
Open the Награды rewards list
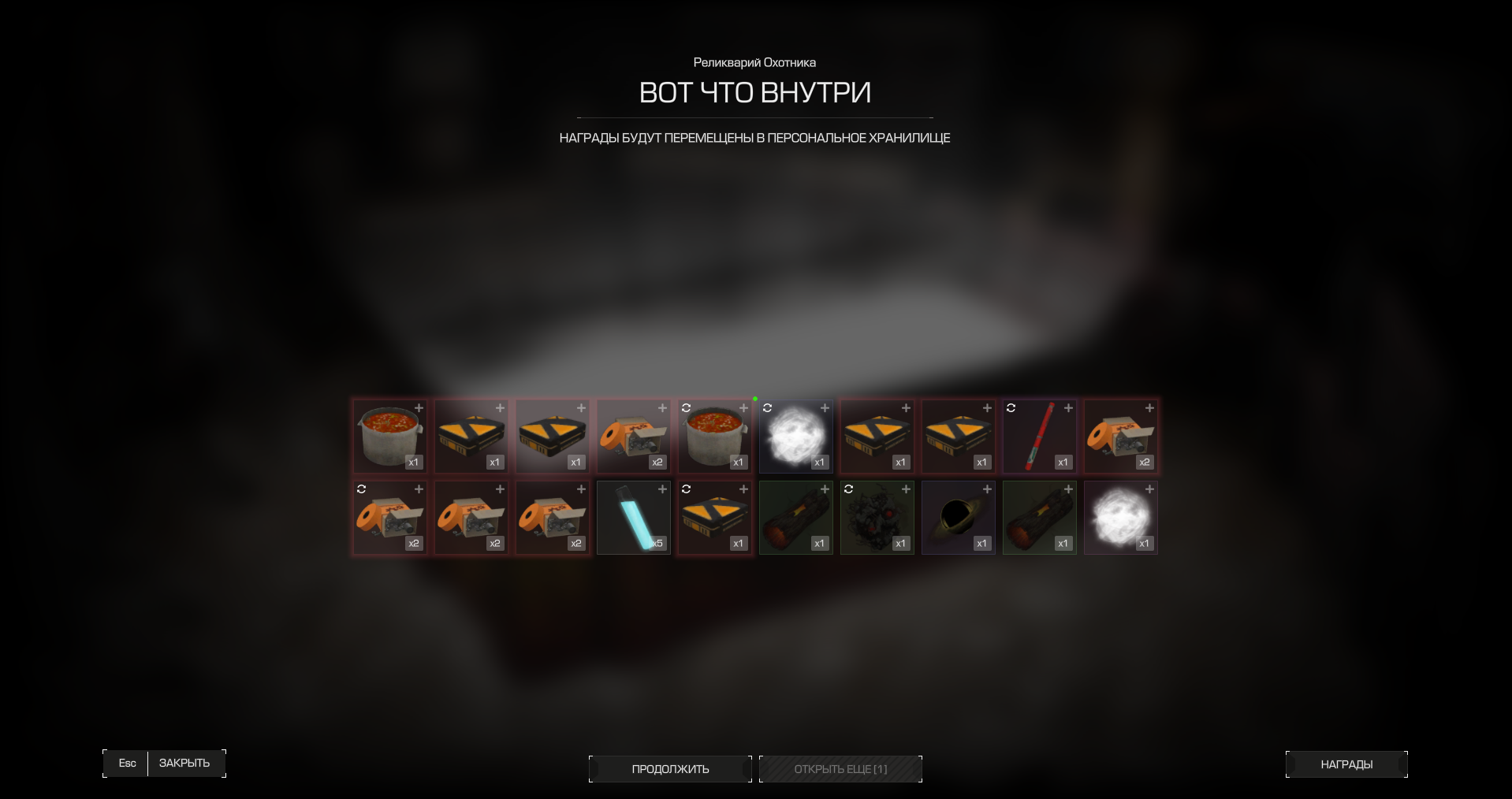1346,764
